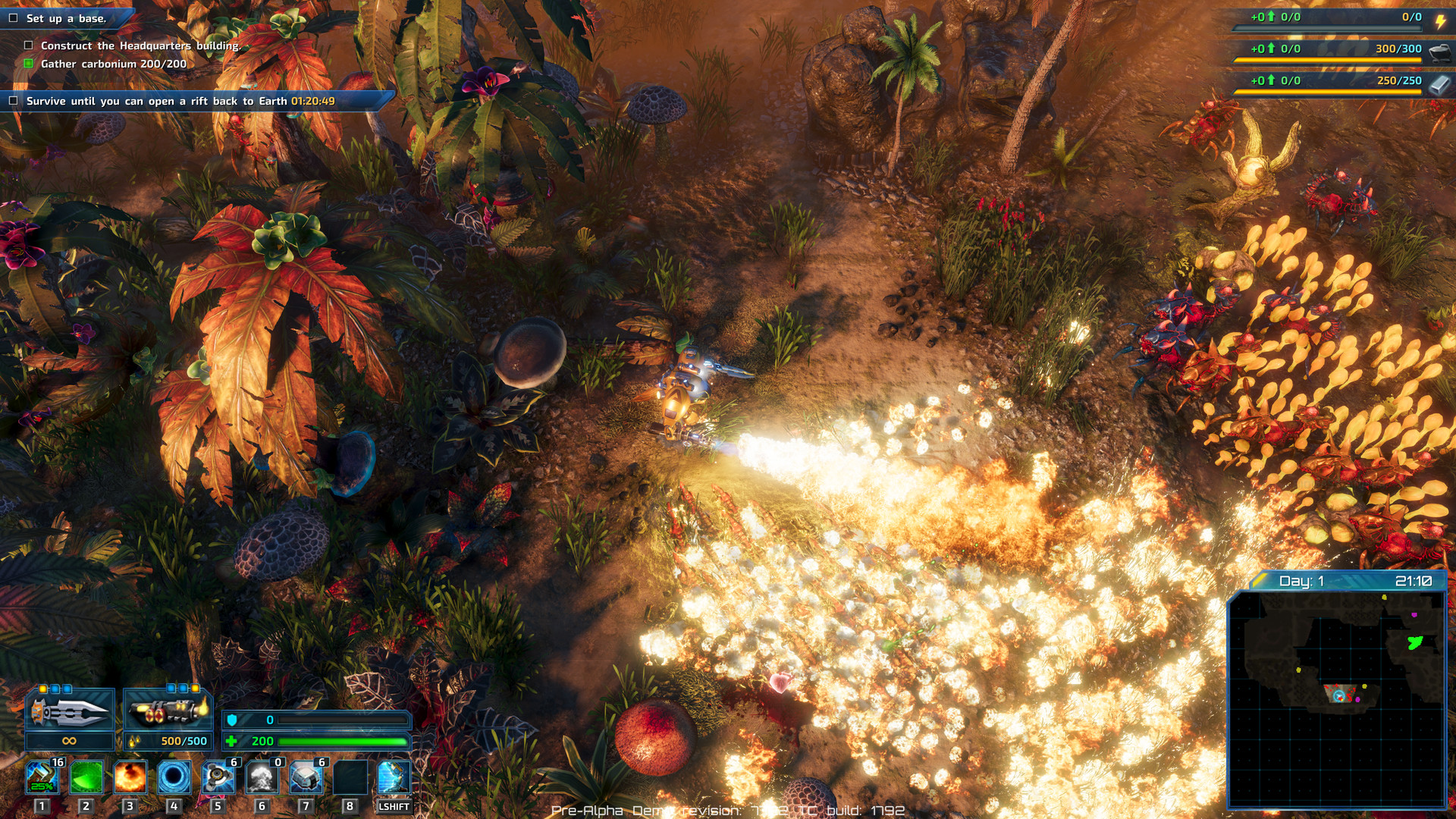The height and width of the screenshot is (819, 1456).
Task: Select the infinite-ammo melee weapon icon
Action: (x=71, y=711)
